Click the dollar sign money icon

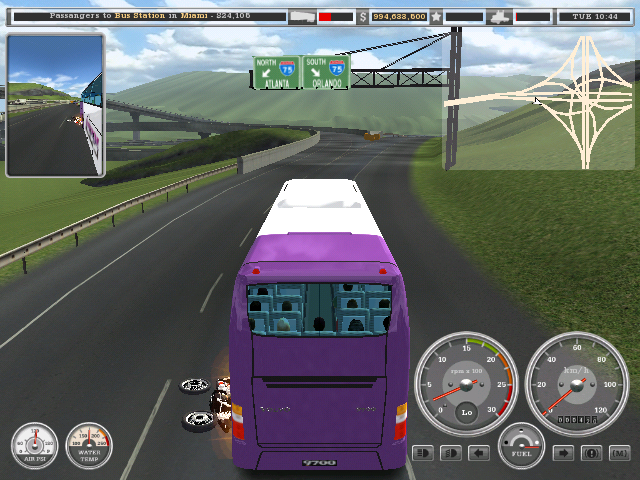(363, 17)
